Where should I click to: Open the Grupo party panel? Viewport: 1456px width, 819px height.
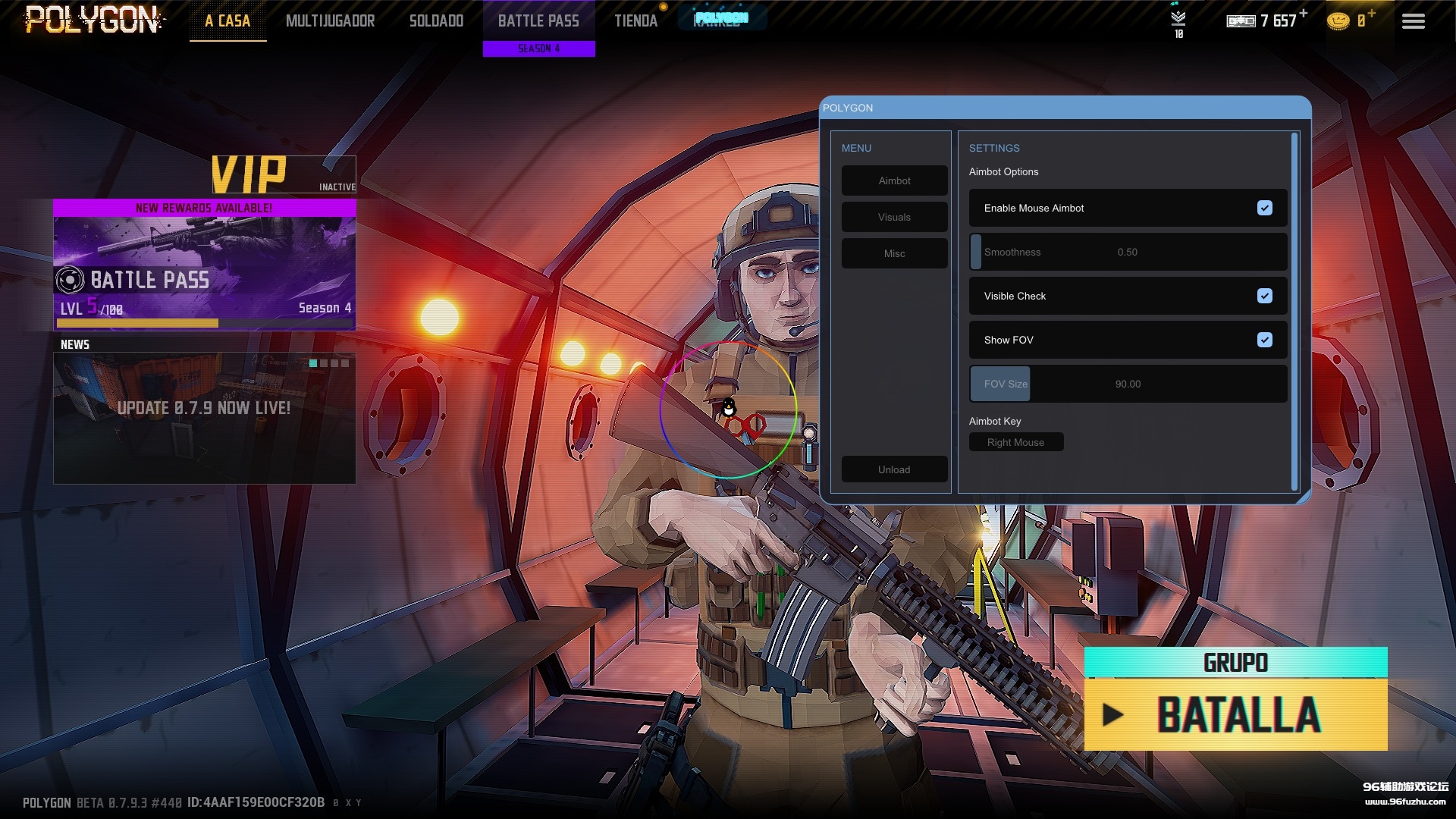point(1235,663)
